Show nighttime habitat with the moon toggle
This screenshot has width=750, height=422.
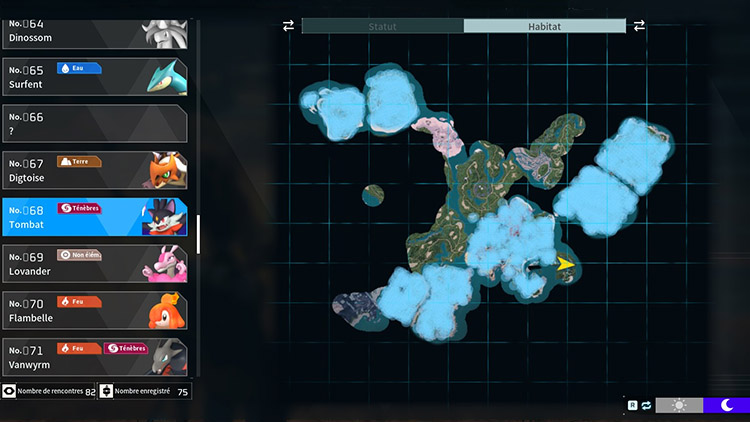tap(725, 405)
